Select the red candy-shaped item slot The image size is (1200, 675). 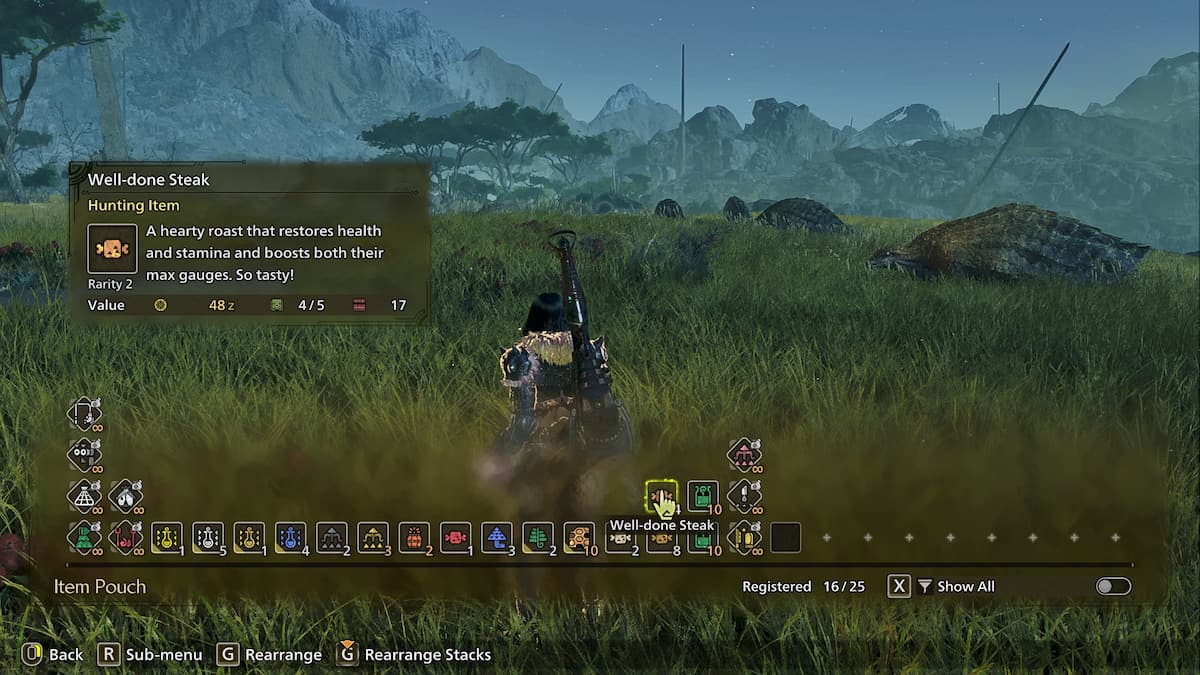(x=455, y=538)
